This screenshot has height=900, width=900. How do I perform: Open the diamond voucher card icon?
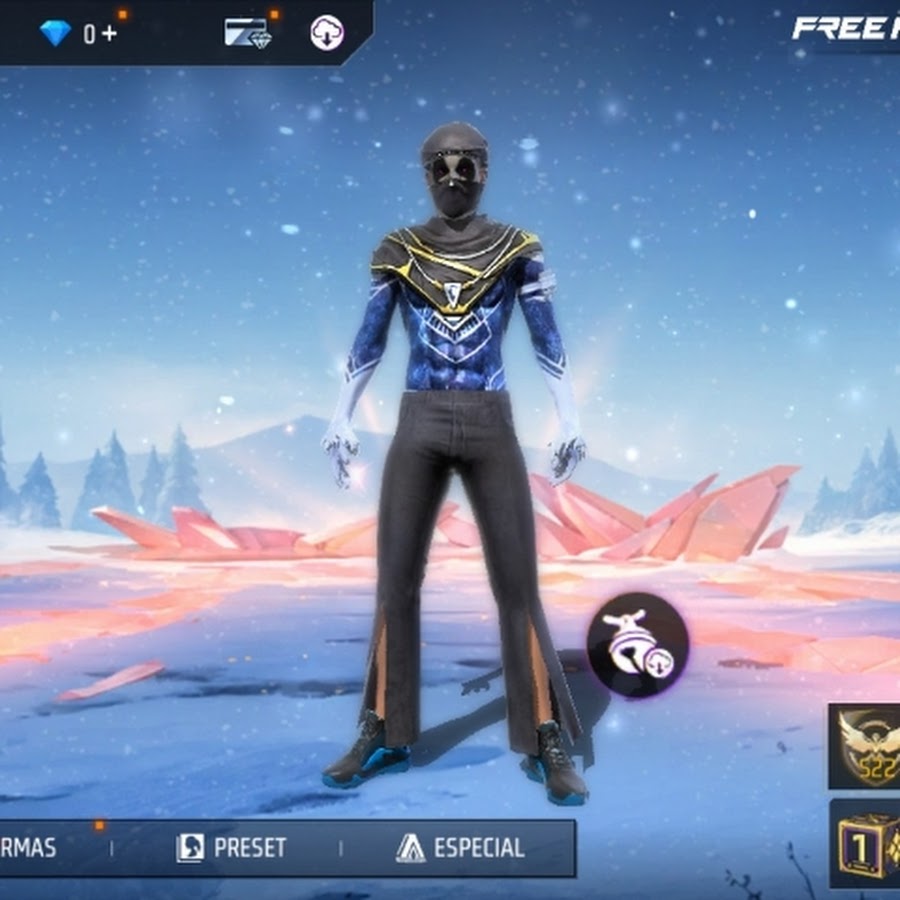click(247, 33)
